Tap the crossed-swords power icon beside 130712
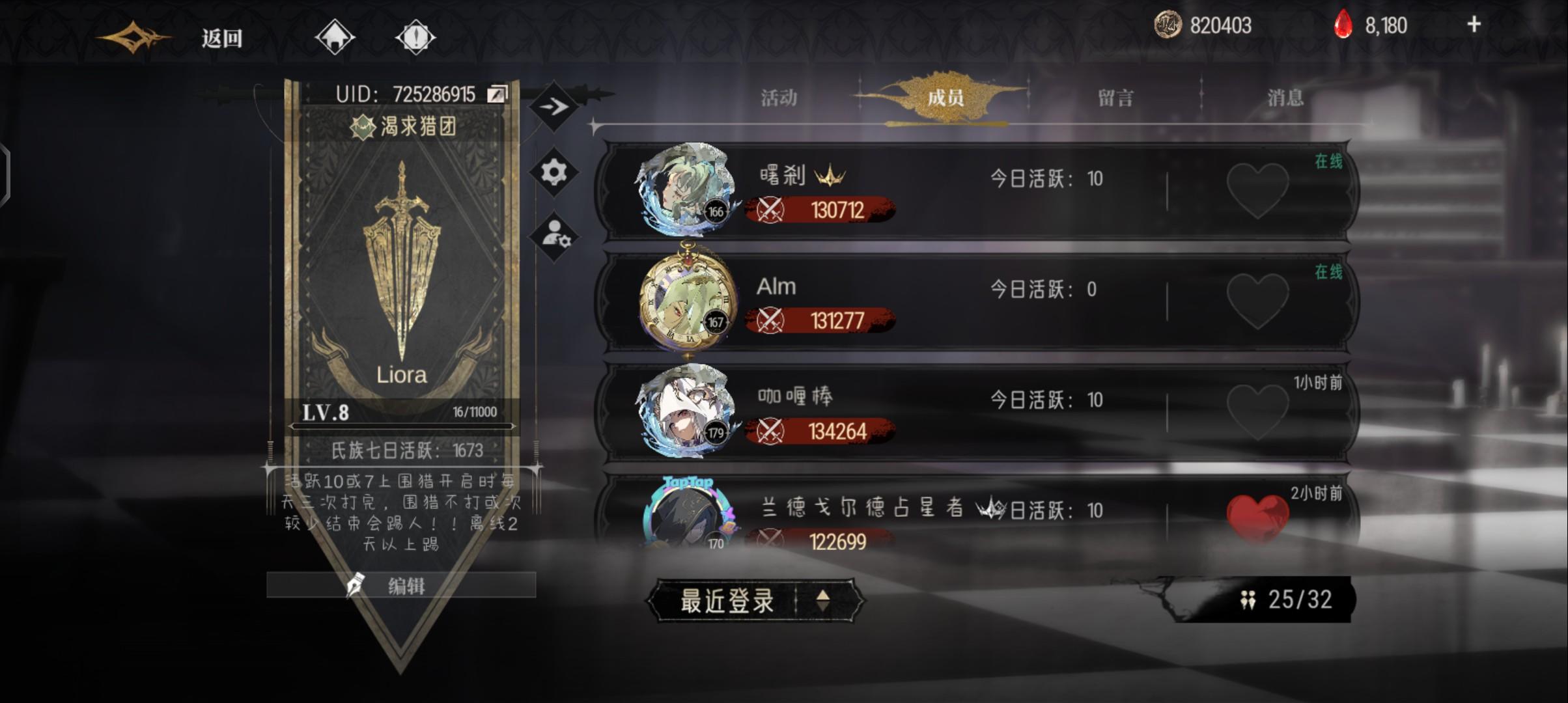1568x703 pixels. pyautogui.click(x=772, y=210)
